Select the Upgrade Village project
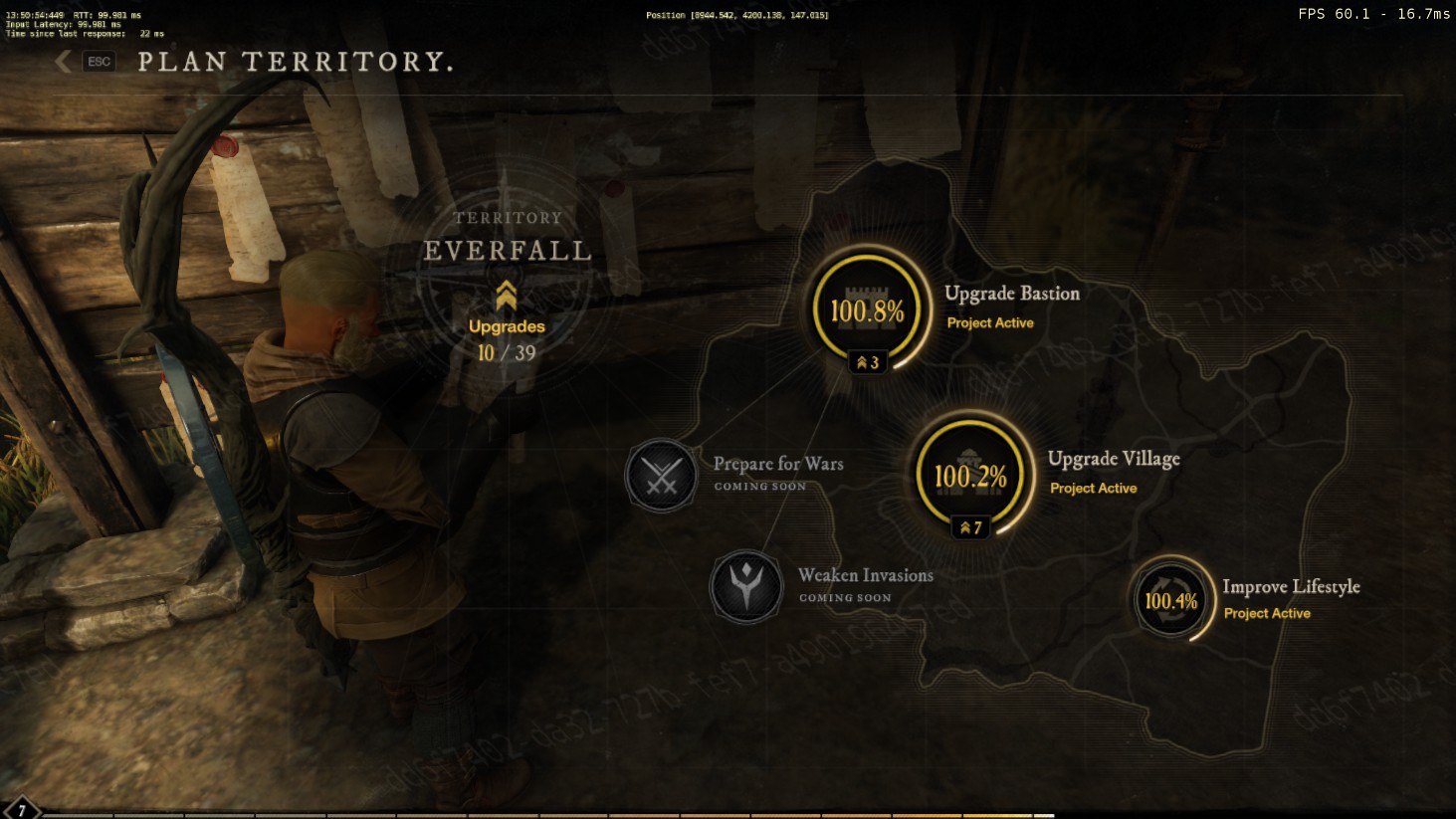 pos(970,476)
